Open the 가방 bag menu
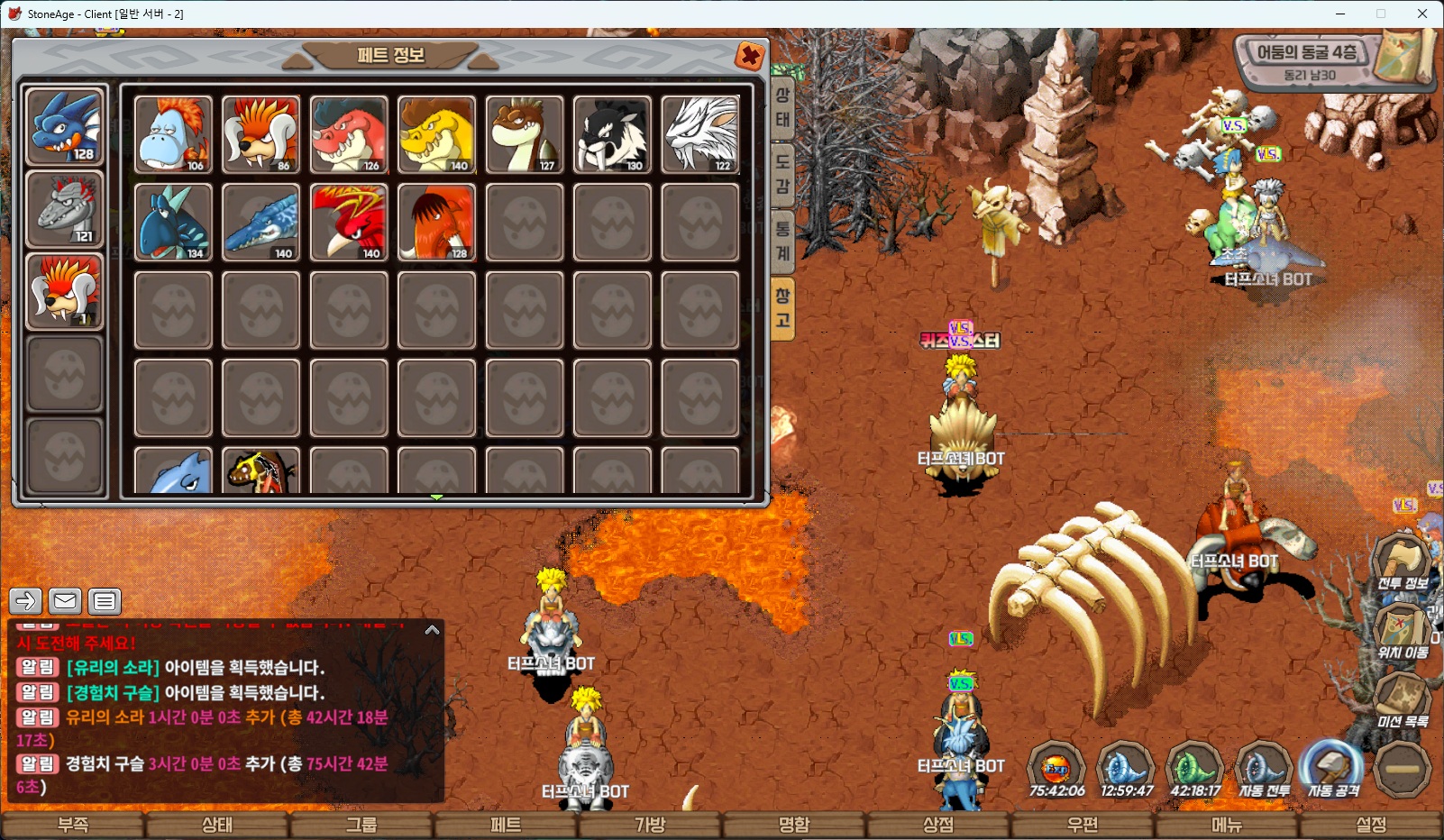Image resolution: width=1444 pixels, height=840 pixels. (x=650, y=825)
